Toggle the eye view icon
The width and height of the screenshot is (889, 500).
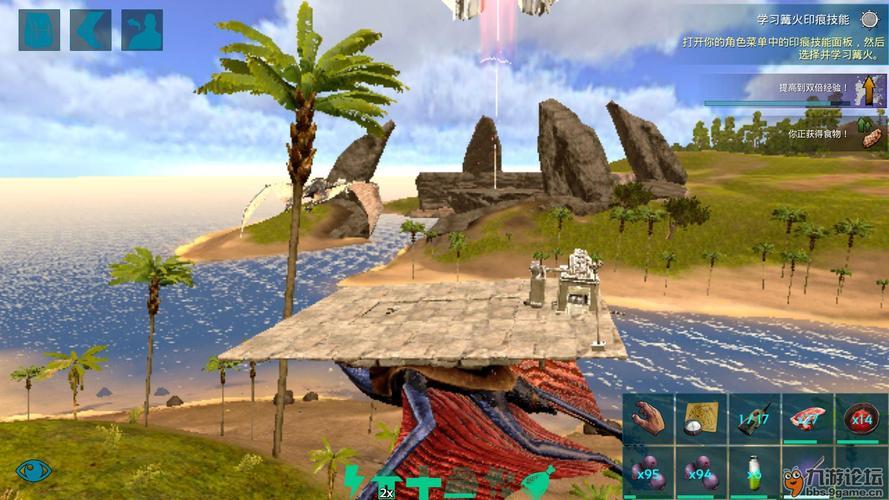click(x=34, y=471)
